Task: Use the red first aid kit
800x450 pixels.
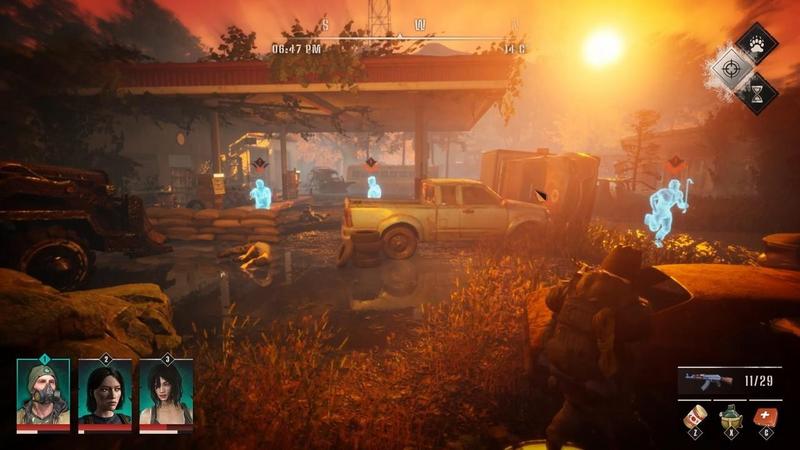Action: [x=766, y=416]
